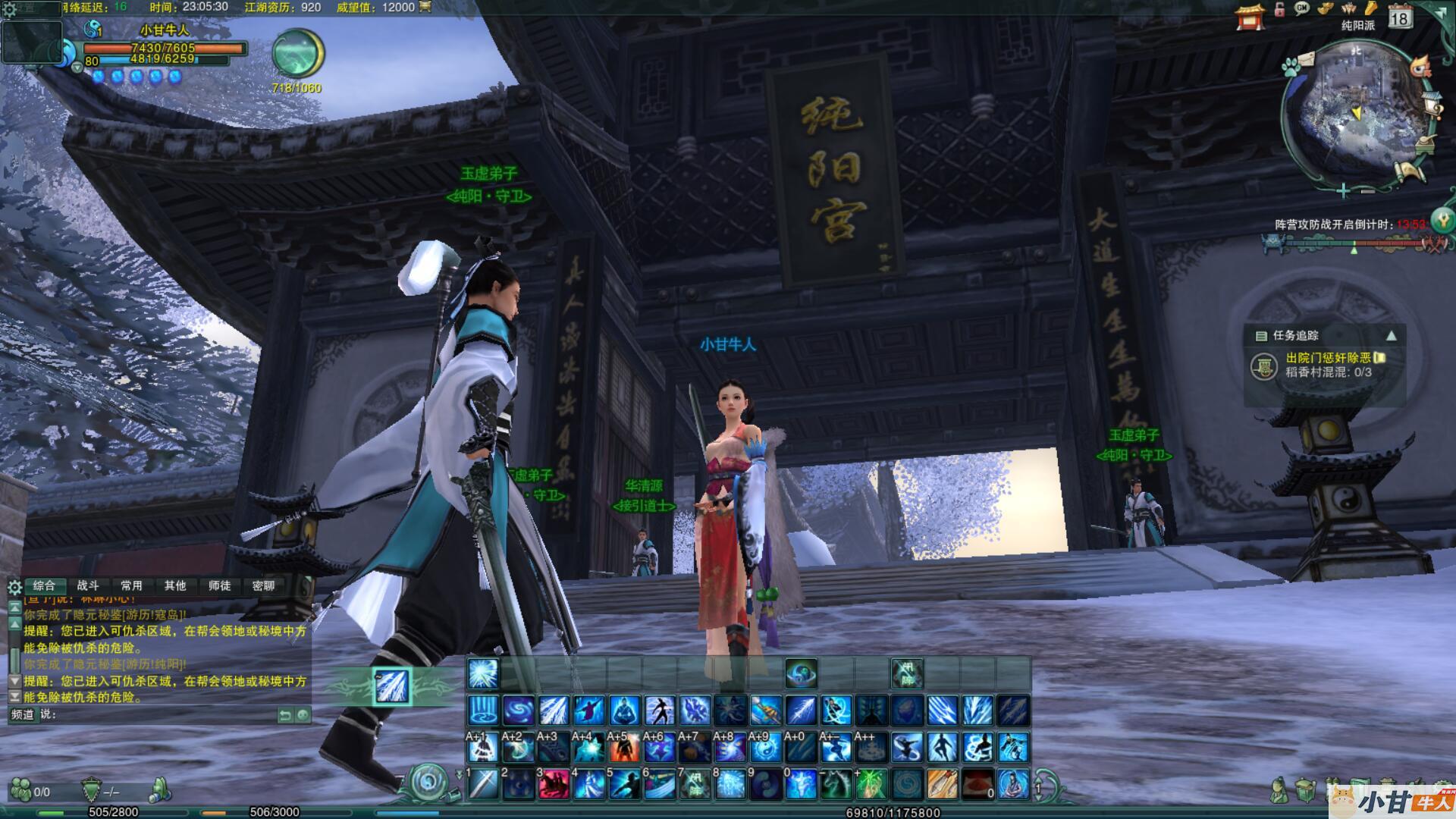The height and width of the screenshot is (819, 1456).
Task: Use the red horse rider skill in slot 3
Action: pyautogui.click(x=554, y=784)
